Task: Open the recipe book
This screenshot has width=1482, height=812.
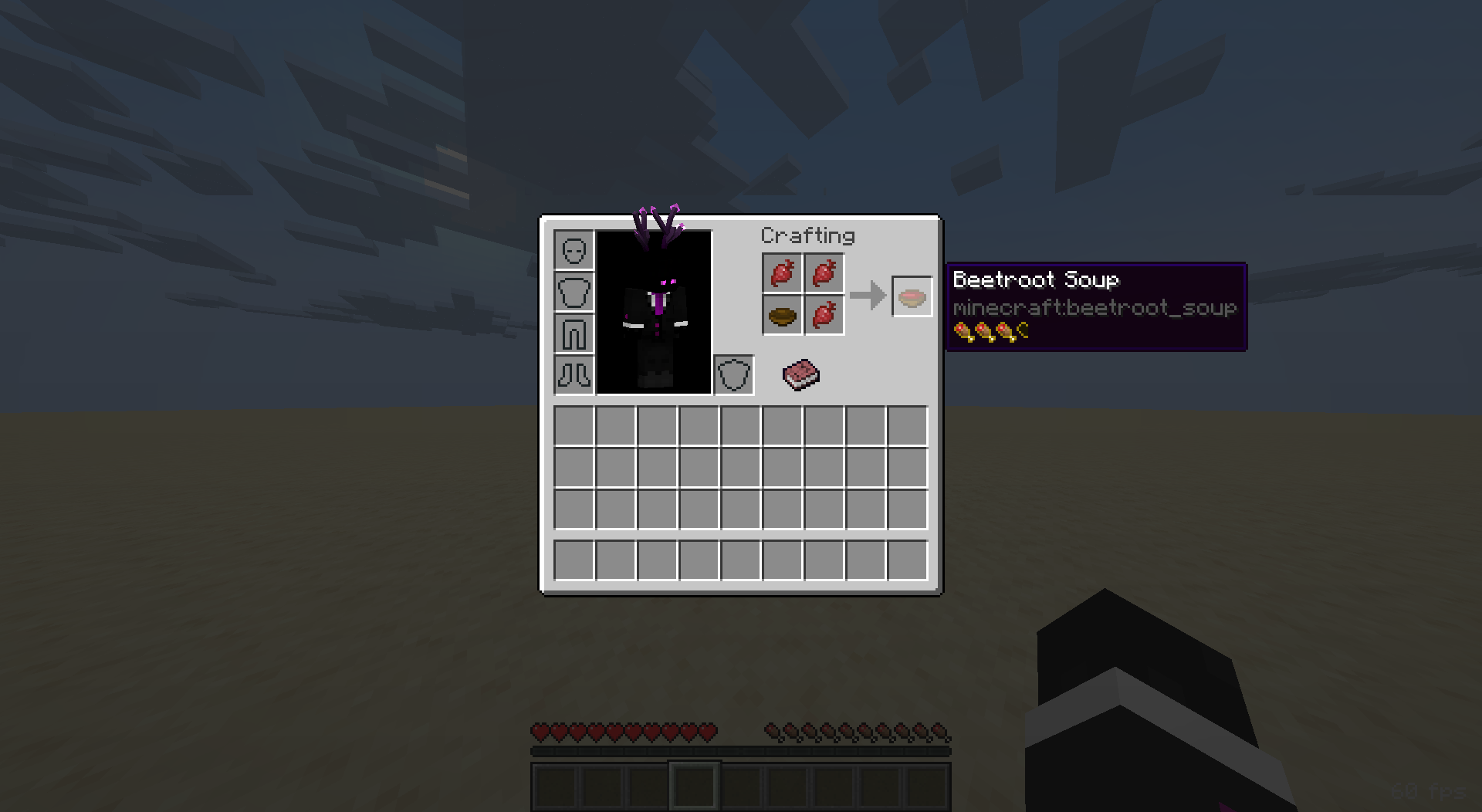Action: coord(800,375)
